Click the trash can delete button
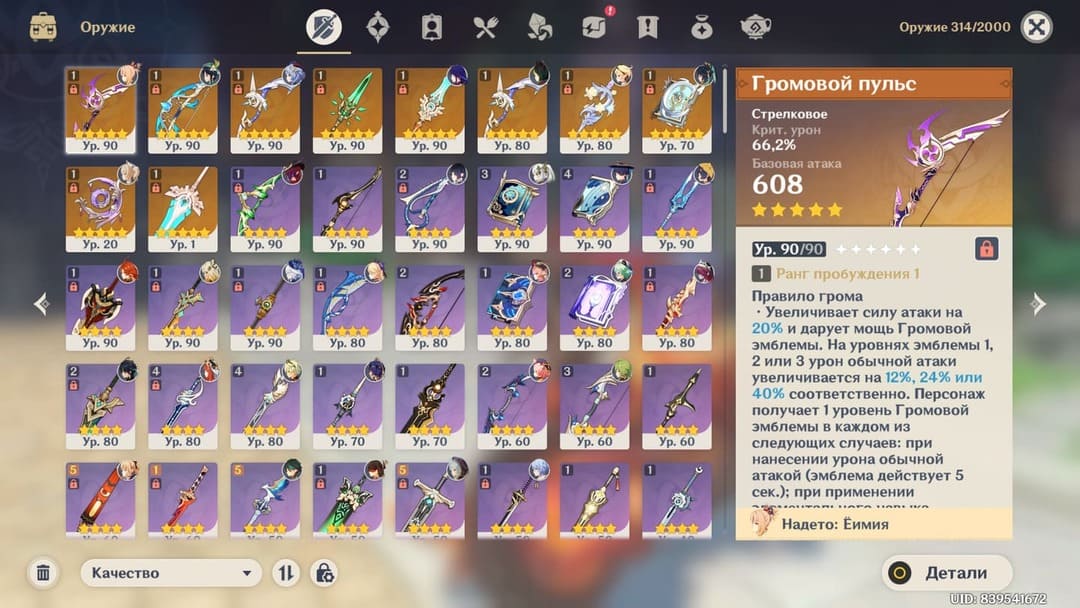Image resolution: width=1080 pixels, height=608 pixels. tap(43, 573)
